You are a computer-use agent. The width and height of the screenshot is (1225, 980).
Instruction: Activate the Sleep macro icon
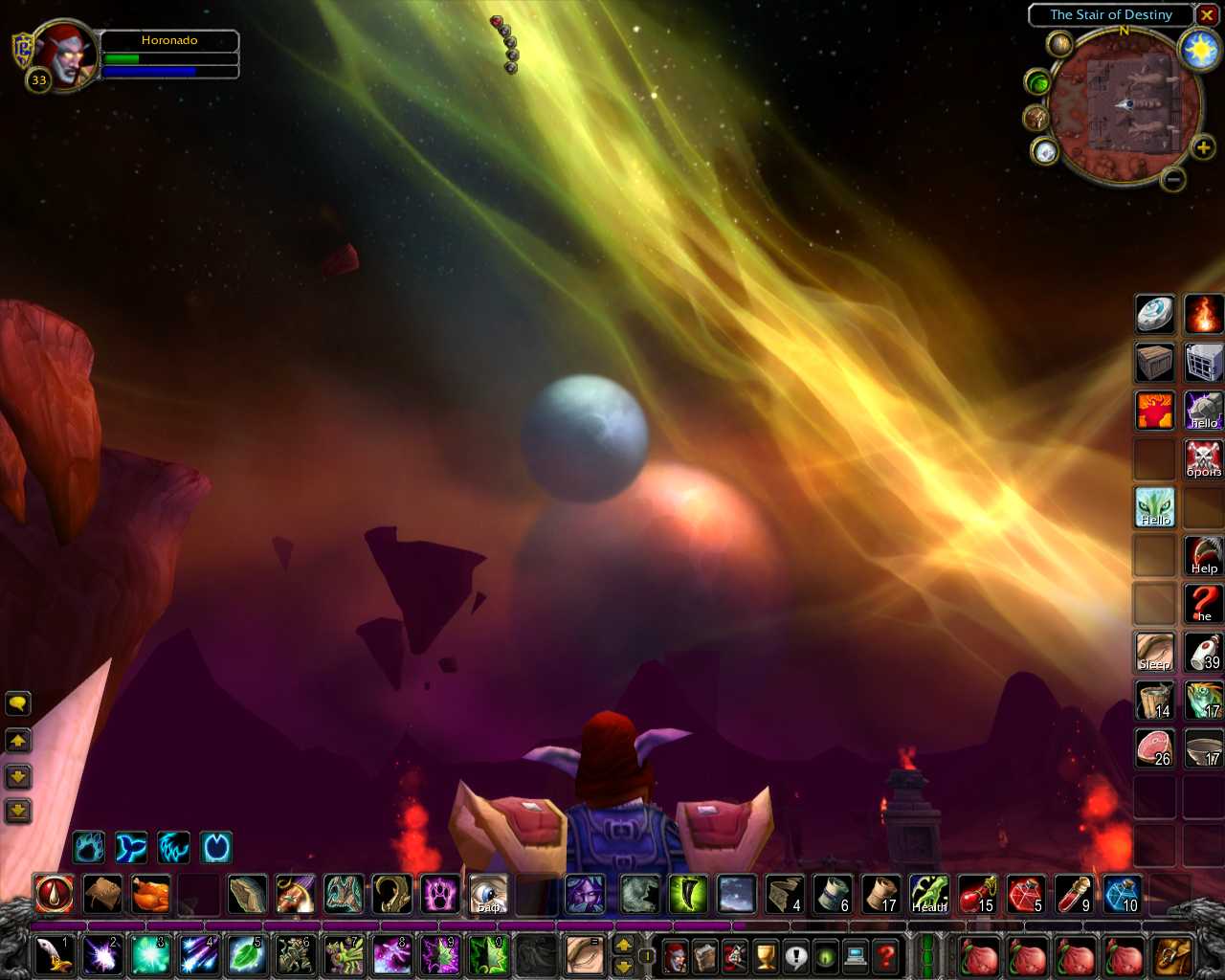point(1155,652)
